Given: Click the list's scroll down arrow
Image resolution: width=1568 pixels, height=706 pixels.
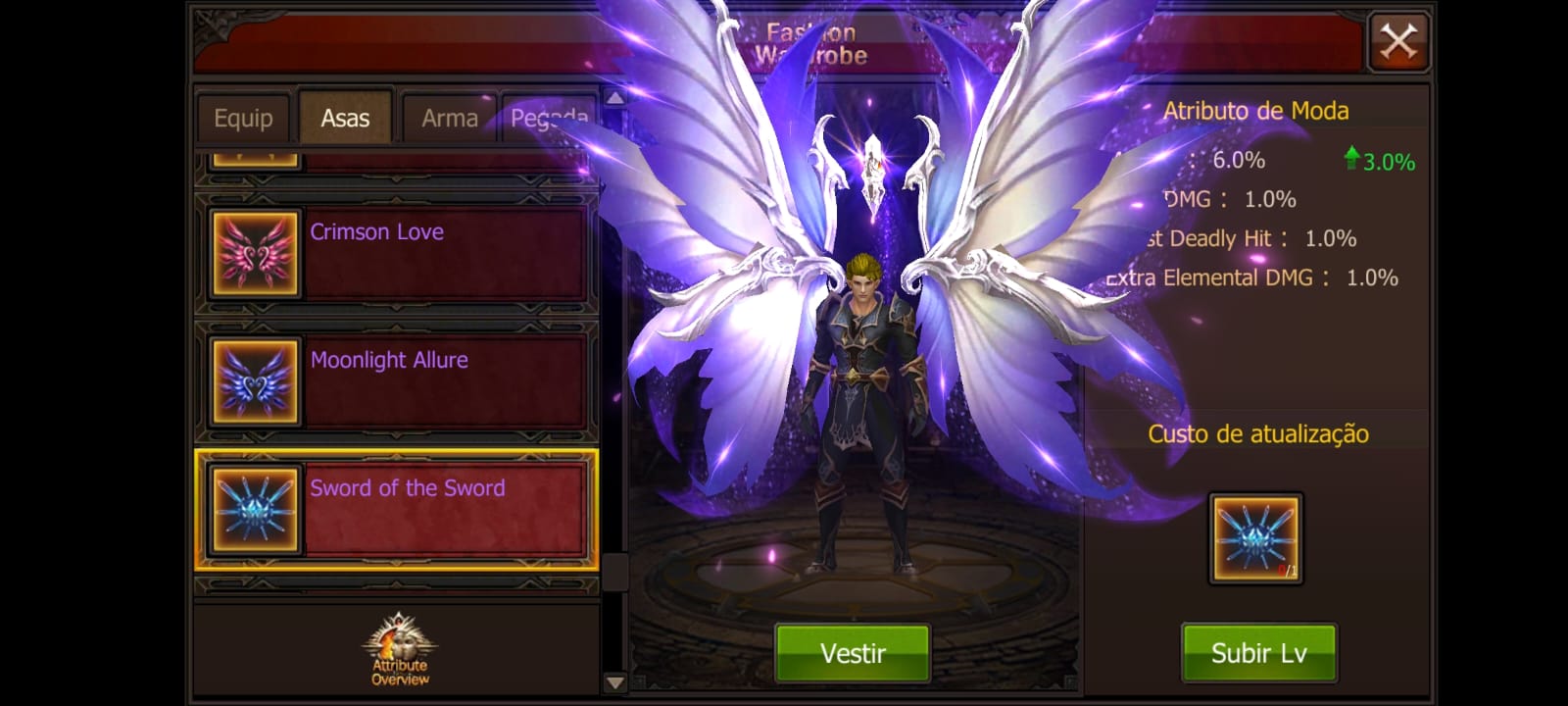Looking at the screenshot, I should tap(614, 682).
